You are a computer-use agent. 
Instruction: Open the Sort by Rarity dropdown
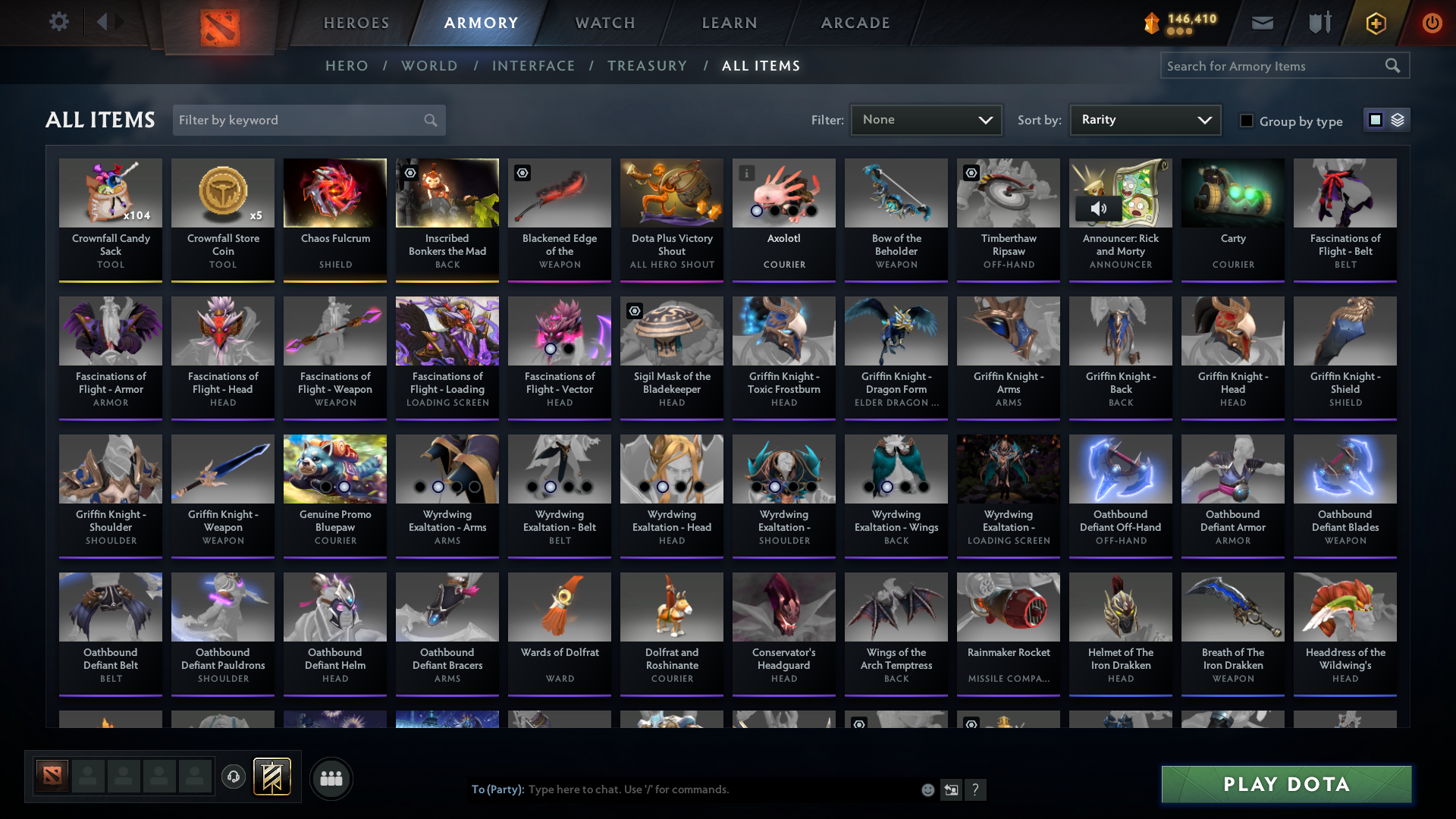click(1144, 120)
